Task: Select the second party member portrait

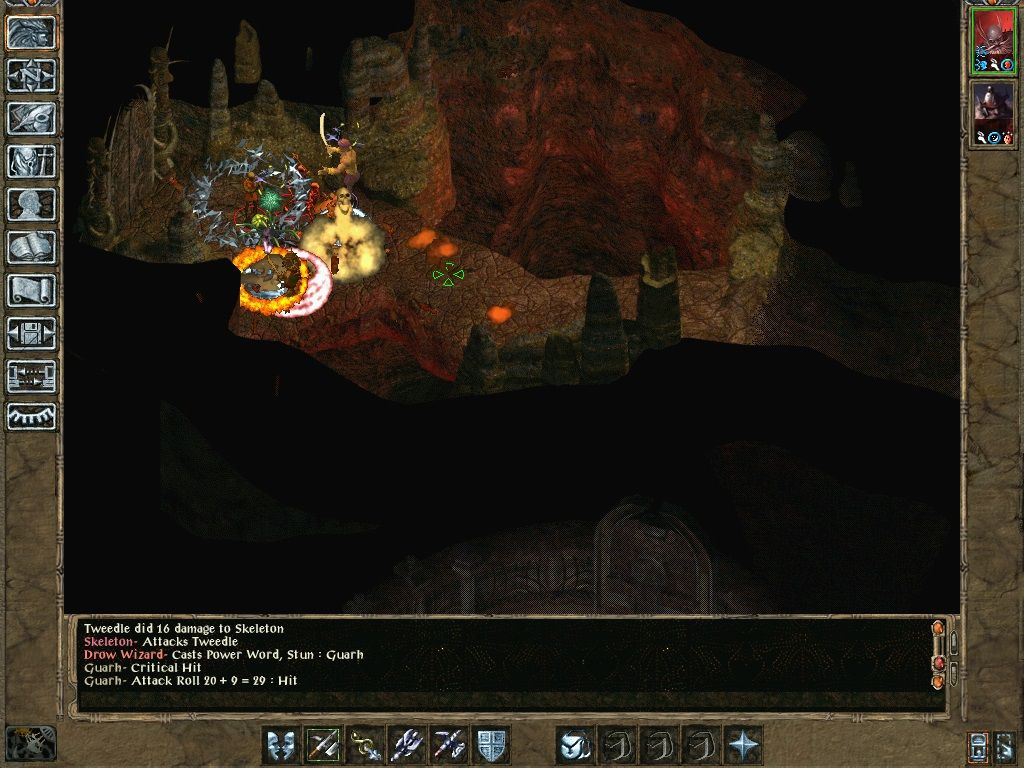Action: pos(993,114)
